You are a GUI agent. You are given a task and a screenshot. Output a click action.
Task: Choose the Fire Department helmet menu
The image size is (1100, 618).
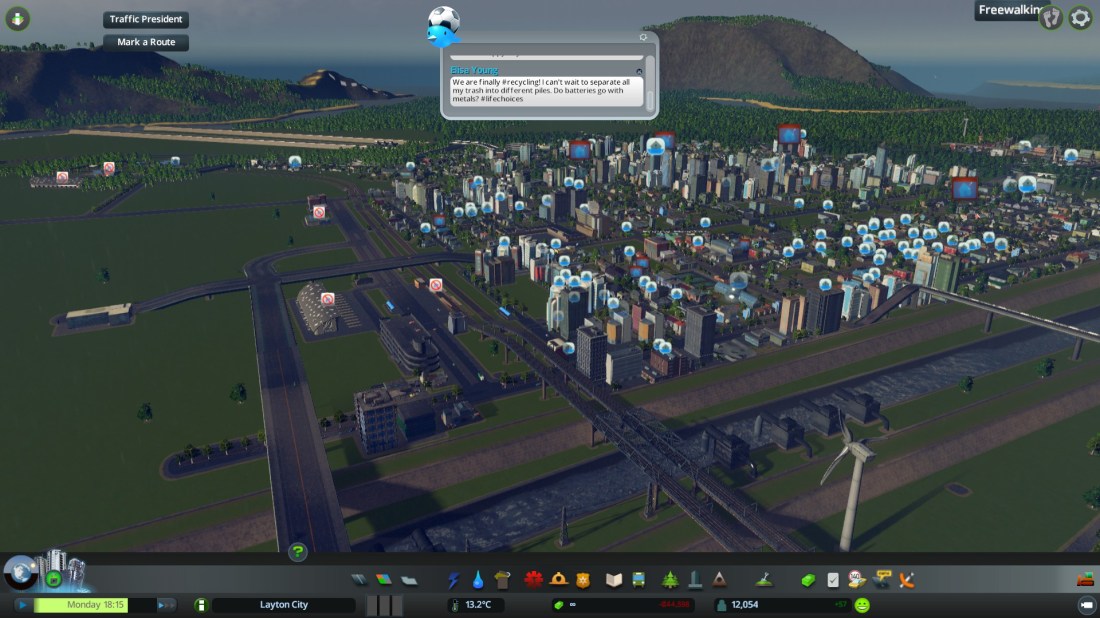pyautogui.click(x=559, y=580)
